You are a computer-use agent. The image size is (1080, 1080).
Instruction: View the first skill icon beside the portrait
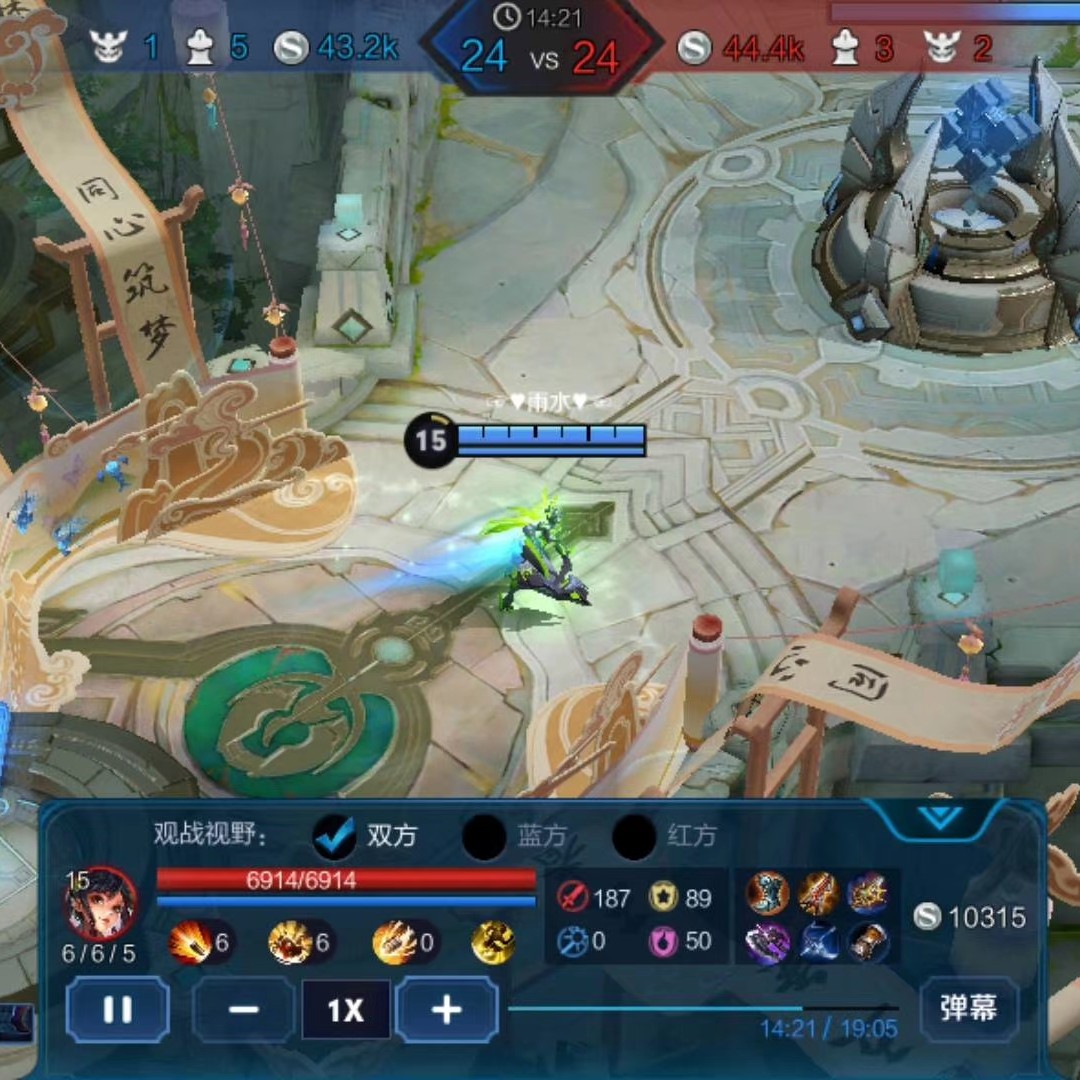tap(189, 942)
